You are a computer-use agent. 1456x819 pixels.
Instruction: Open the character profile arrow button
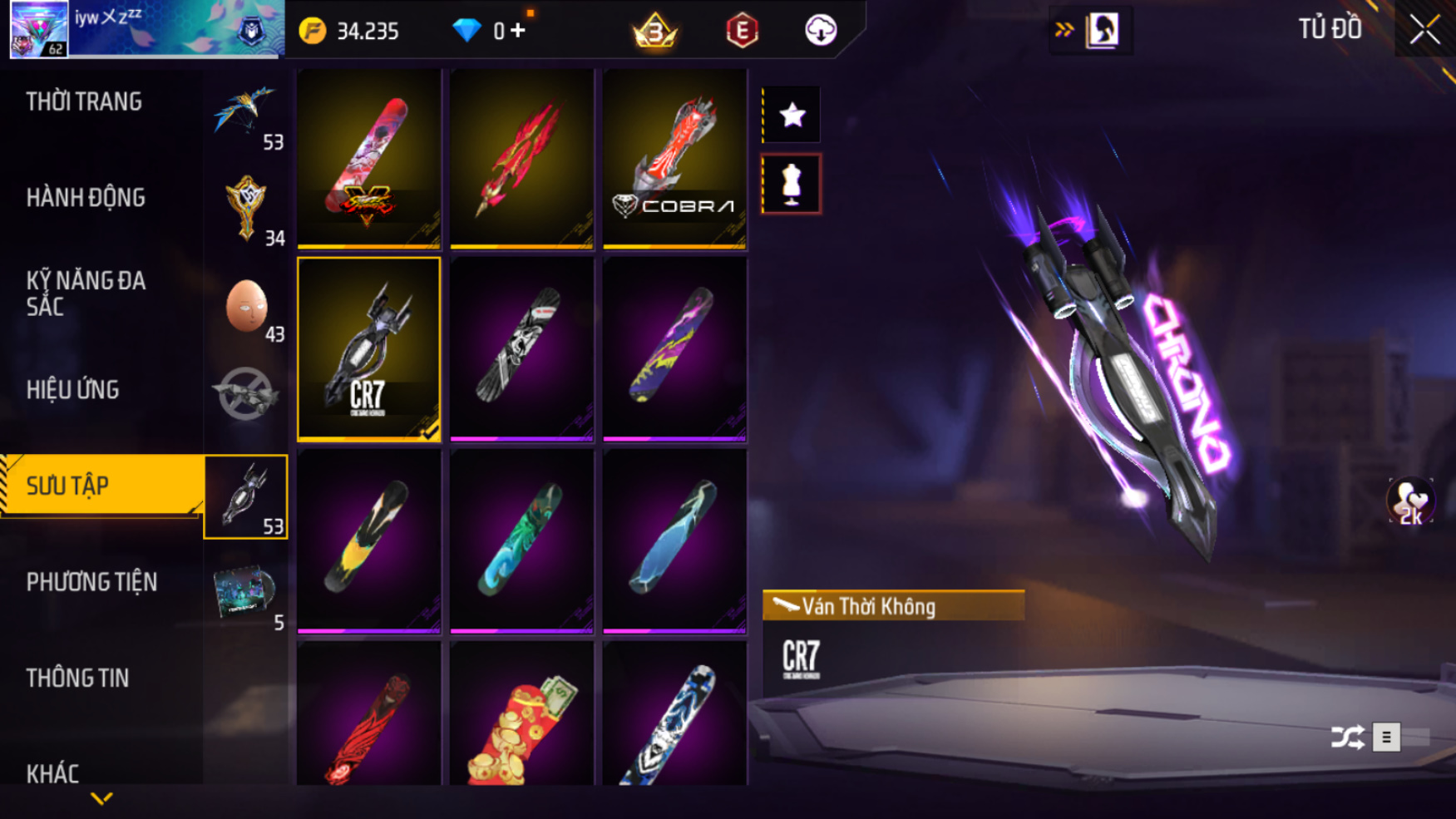pos(1091,31)
